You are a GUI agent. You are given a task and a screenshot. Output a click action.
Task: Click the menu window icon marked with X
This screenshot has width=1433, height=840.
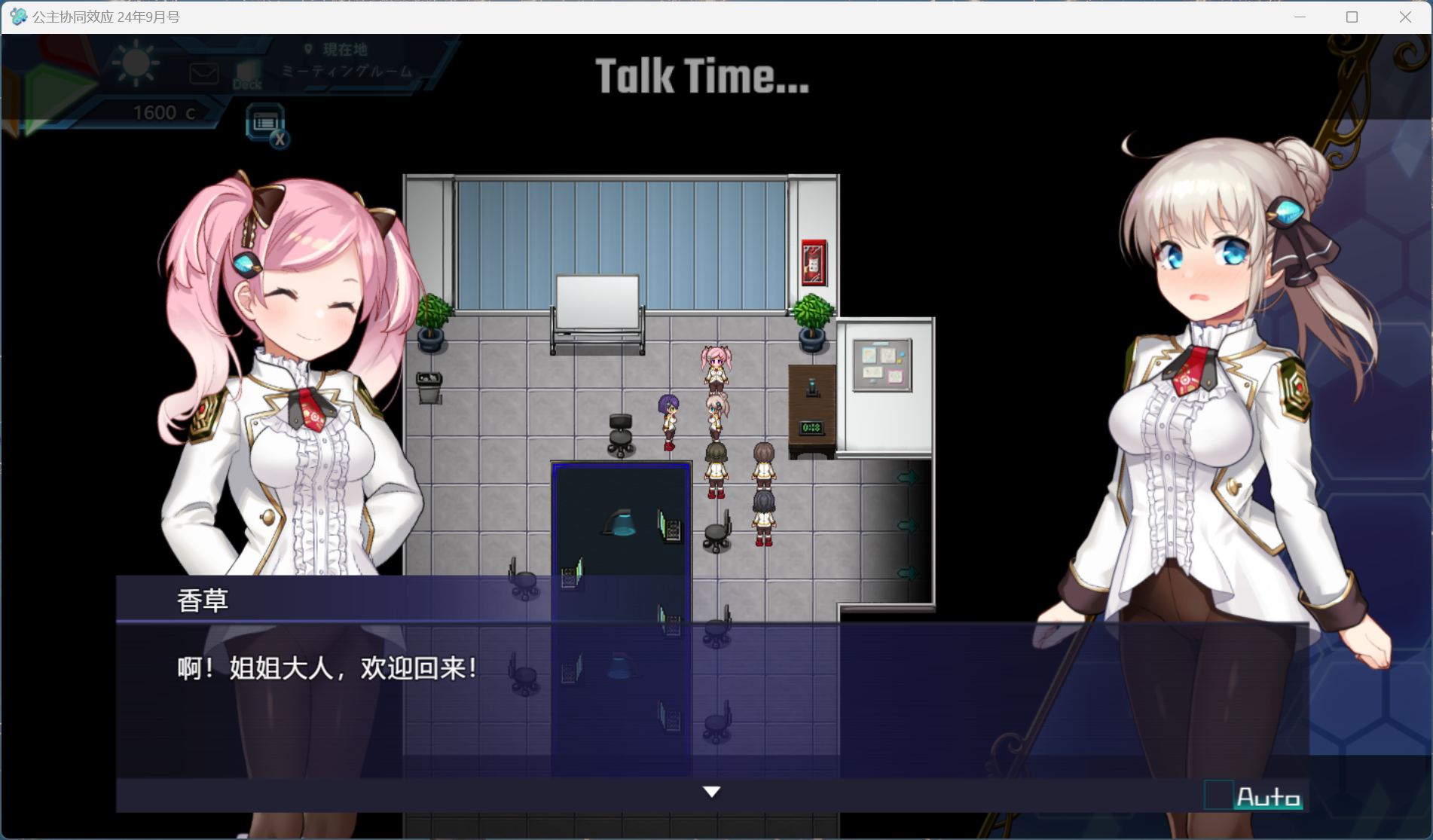[x=264, y=122]
